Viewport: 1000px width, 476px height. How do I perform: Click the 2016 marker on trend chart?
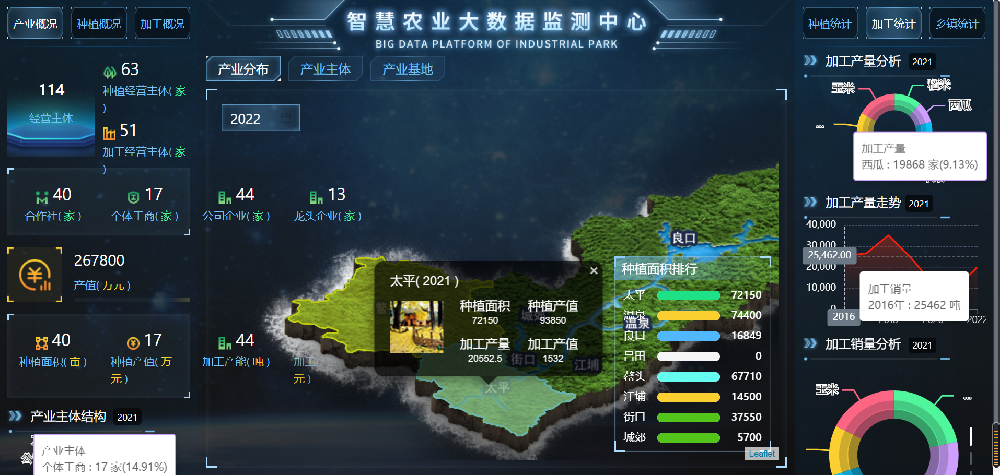coord(843,316)
